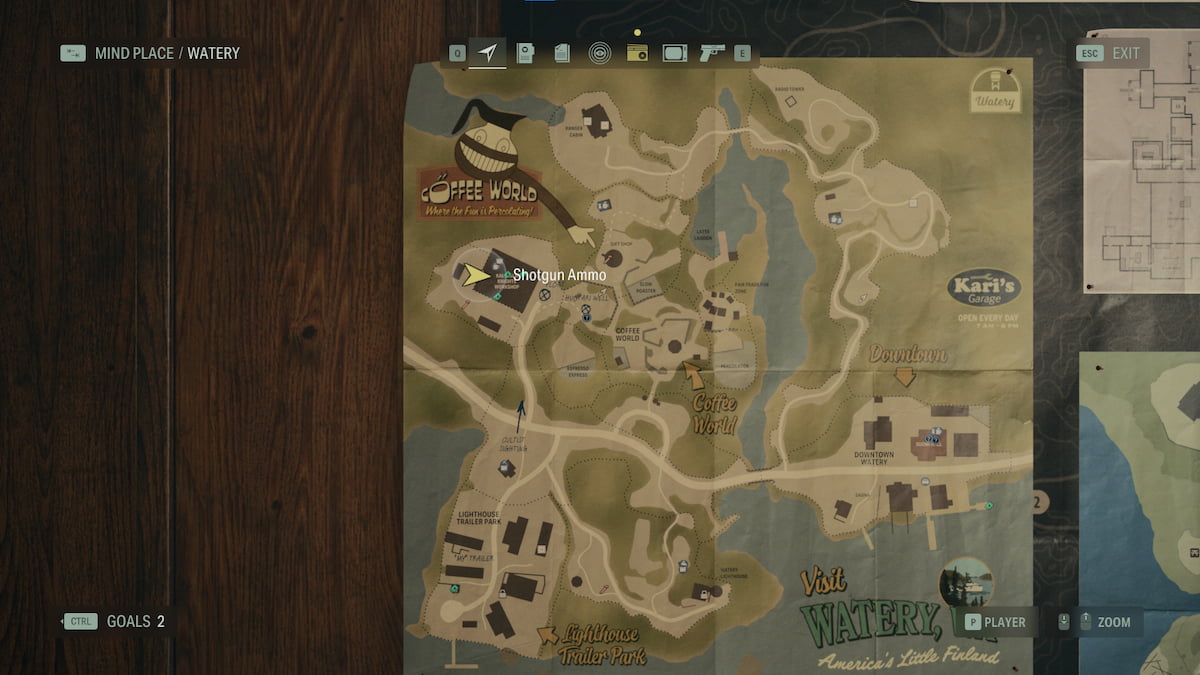Image resolution: width=1200 pixels, height=675 pixels.
Task: Center the map on Player
Action: click(x=1004, y=622)
